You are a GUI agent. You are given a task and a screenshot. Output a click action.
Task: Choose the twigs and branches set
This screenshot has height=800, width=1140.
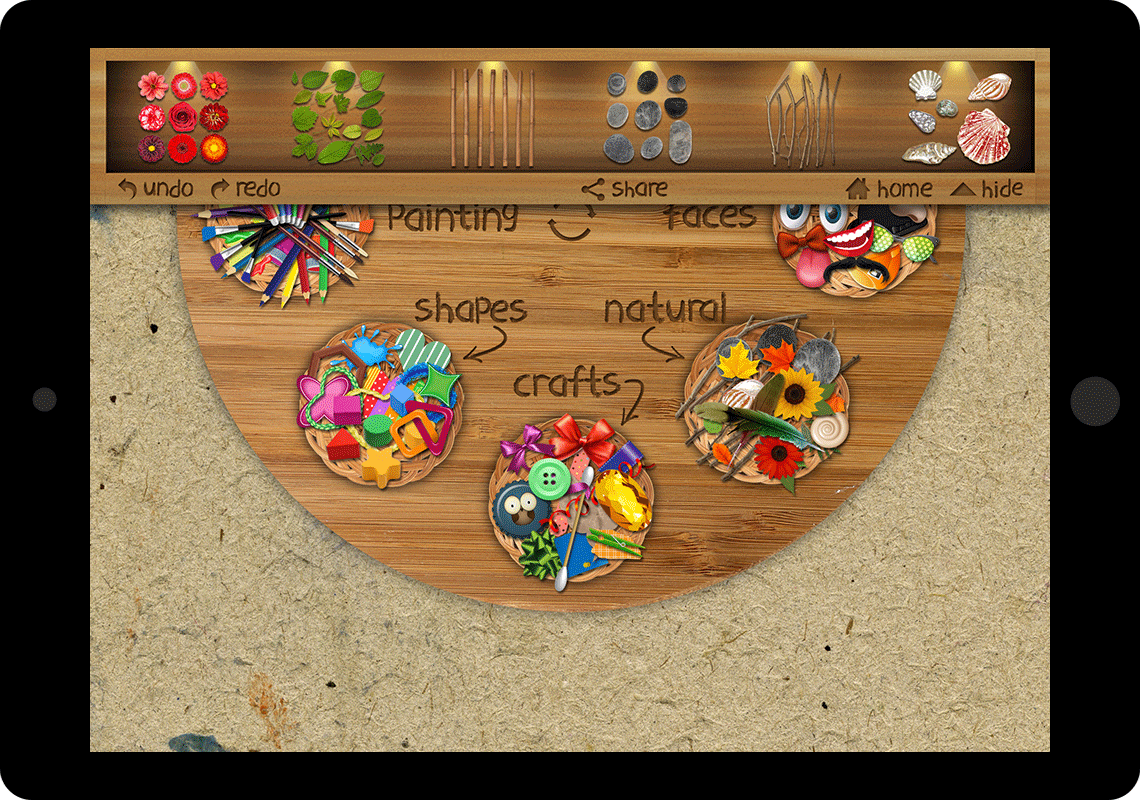(x=801, y=117)
